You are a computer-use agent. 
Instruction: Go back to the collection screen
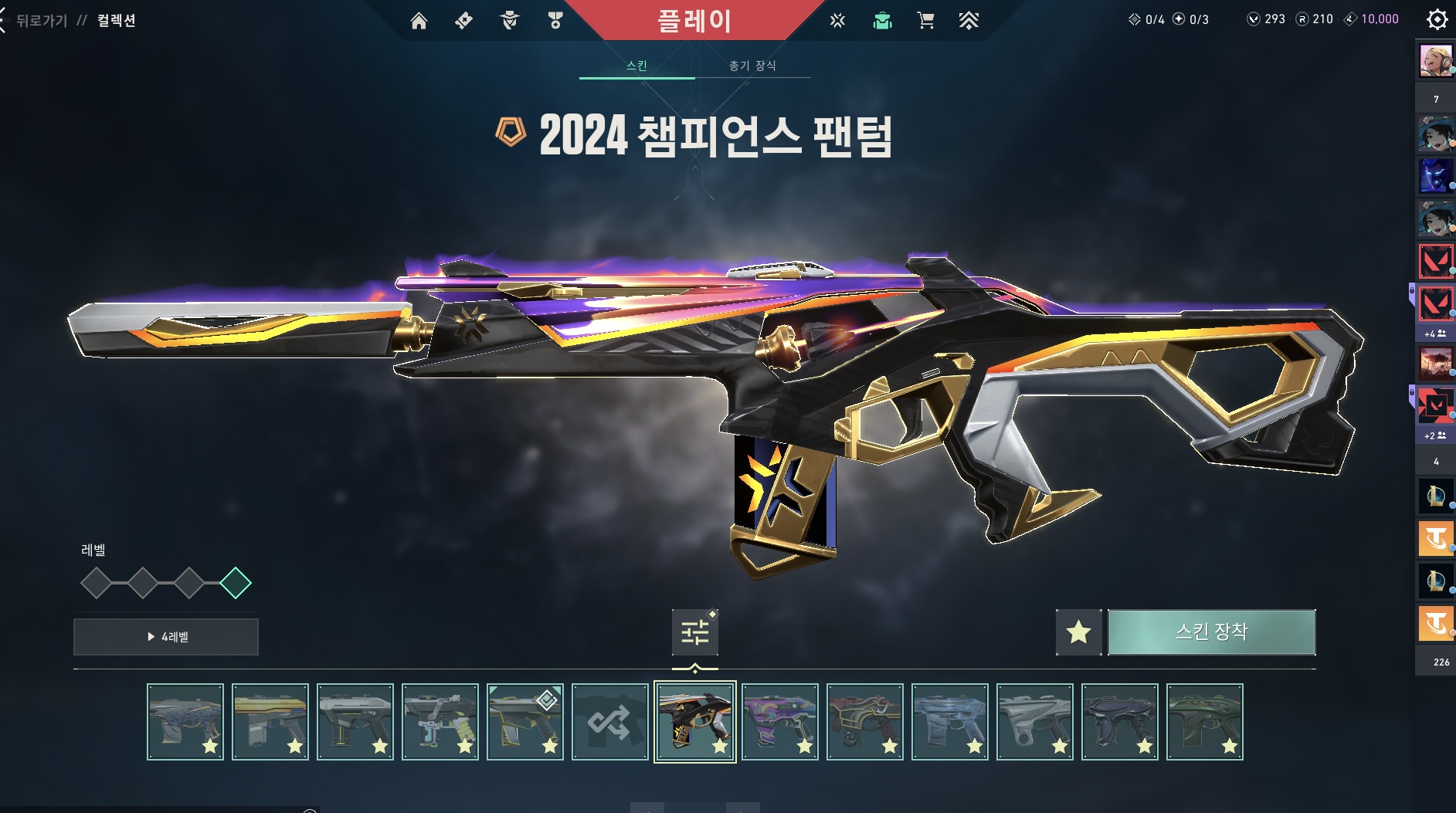[x=42, y=21]
